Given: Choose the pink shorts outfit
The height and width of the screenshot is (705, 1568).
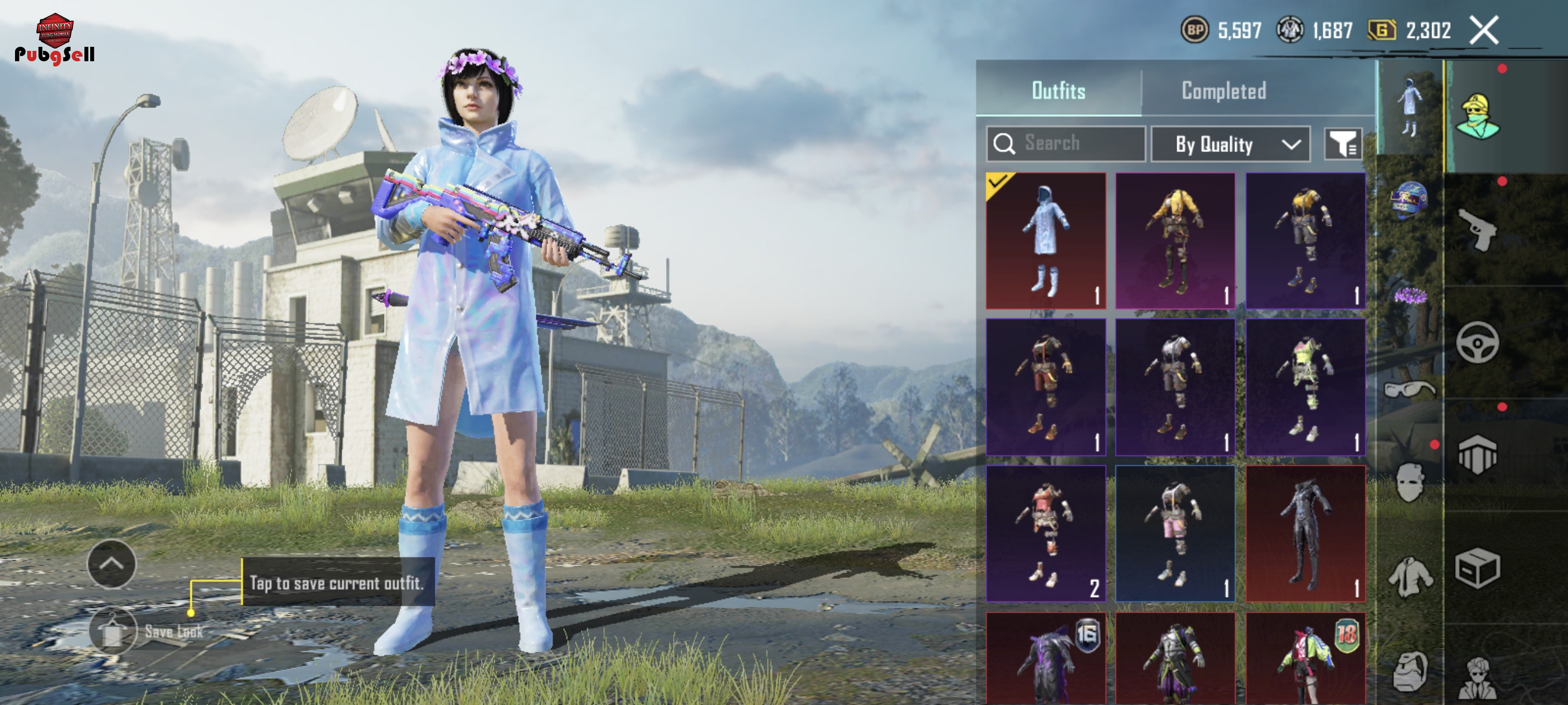Looking at the screenshot, I should pyautogui.click(x=1175, y=533).
